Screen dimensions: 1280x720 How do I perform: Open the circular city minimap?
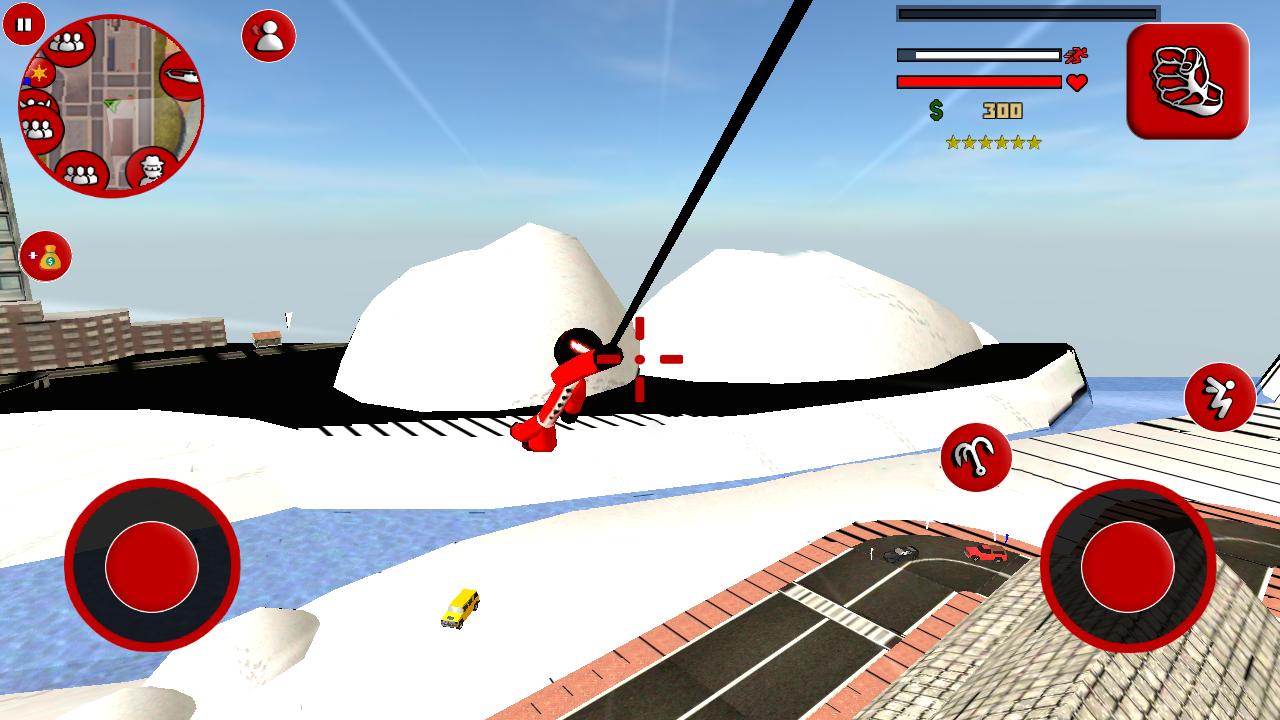pos(112,106)
